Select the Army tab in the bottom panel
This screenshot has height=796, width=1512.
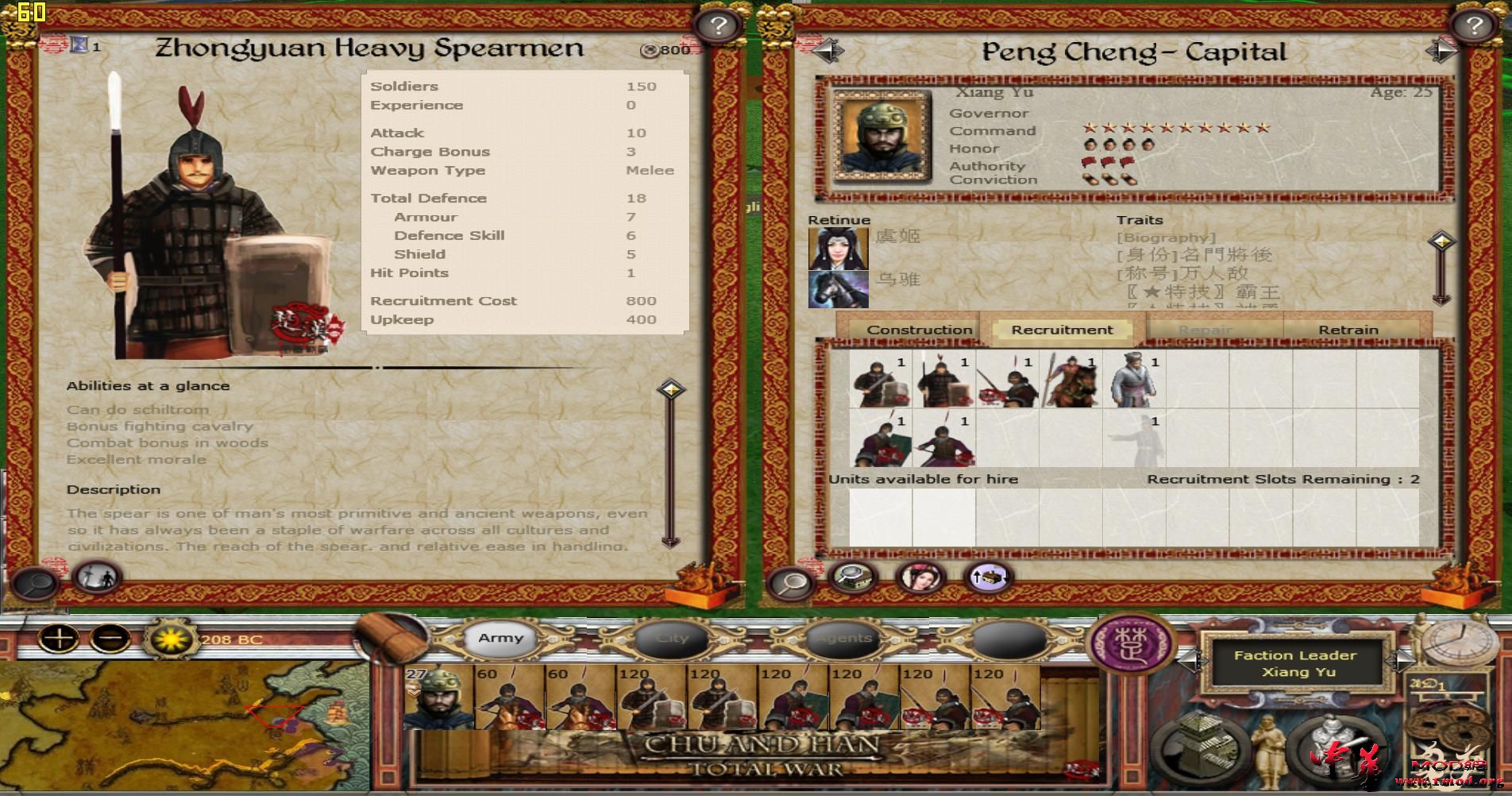[500, 637]
